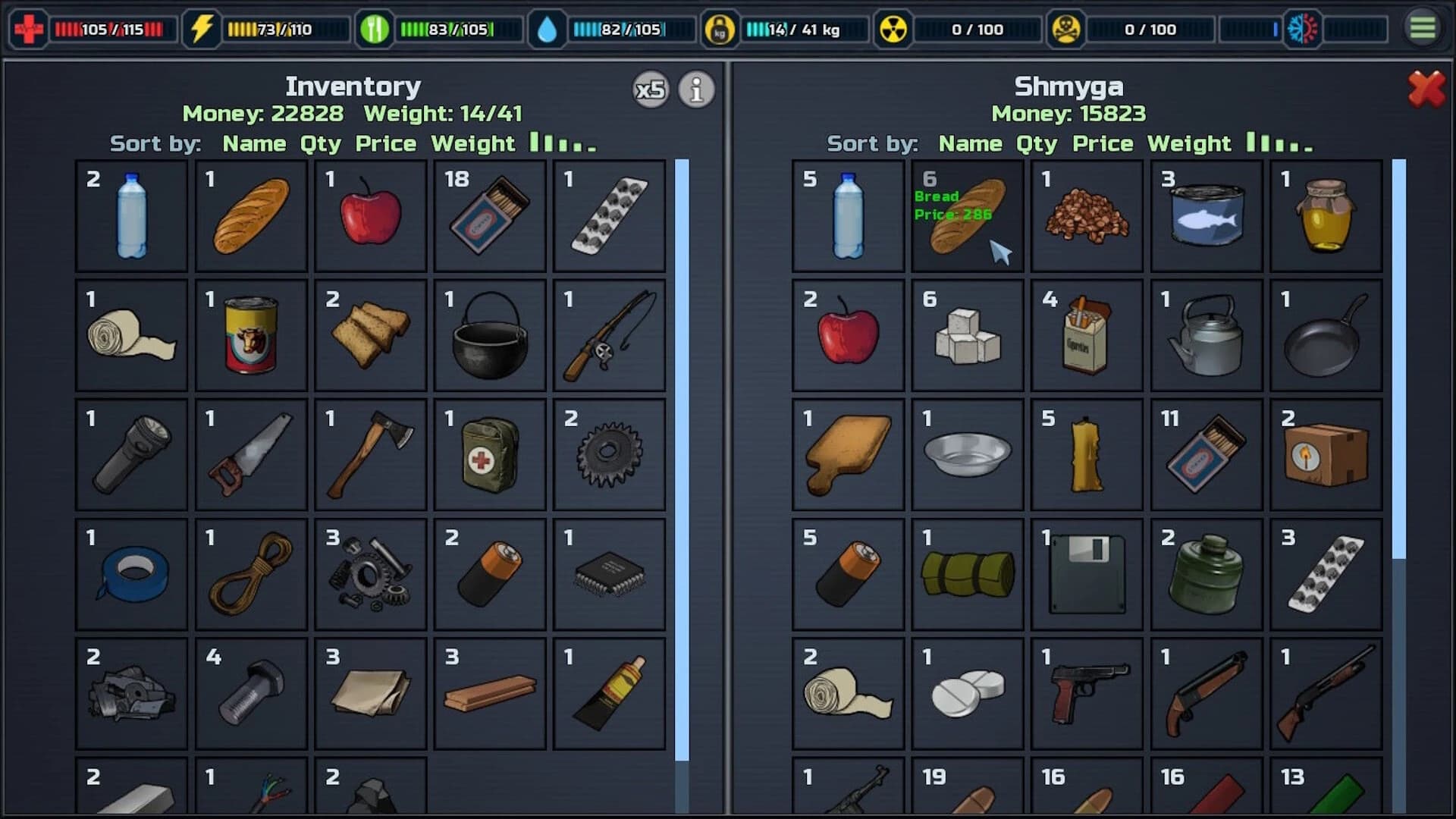Click the apple in your inventory
1456x819 pixels.
point(370,218)
